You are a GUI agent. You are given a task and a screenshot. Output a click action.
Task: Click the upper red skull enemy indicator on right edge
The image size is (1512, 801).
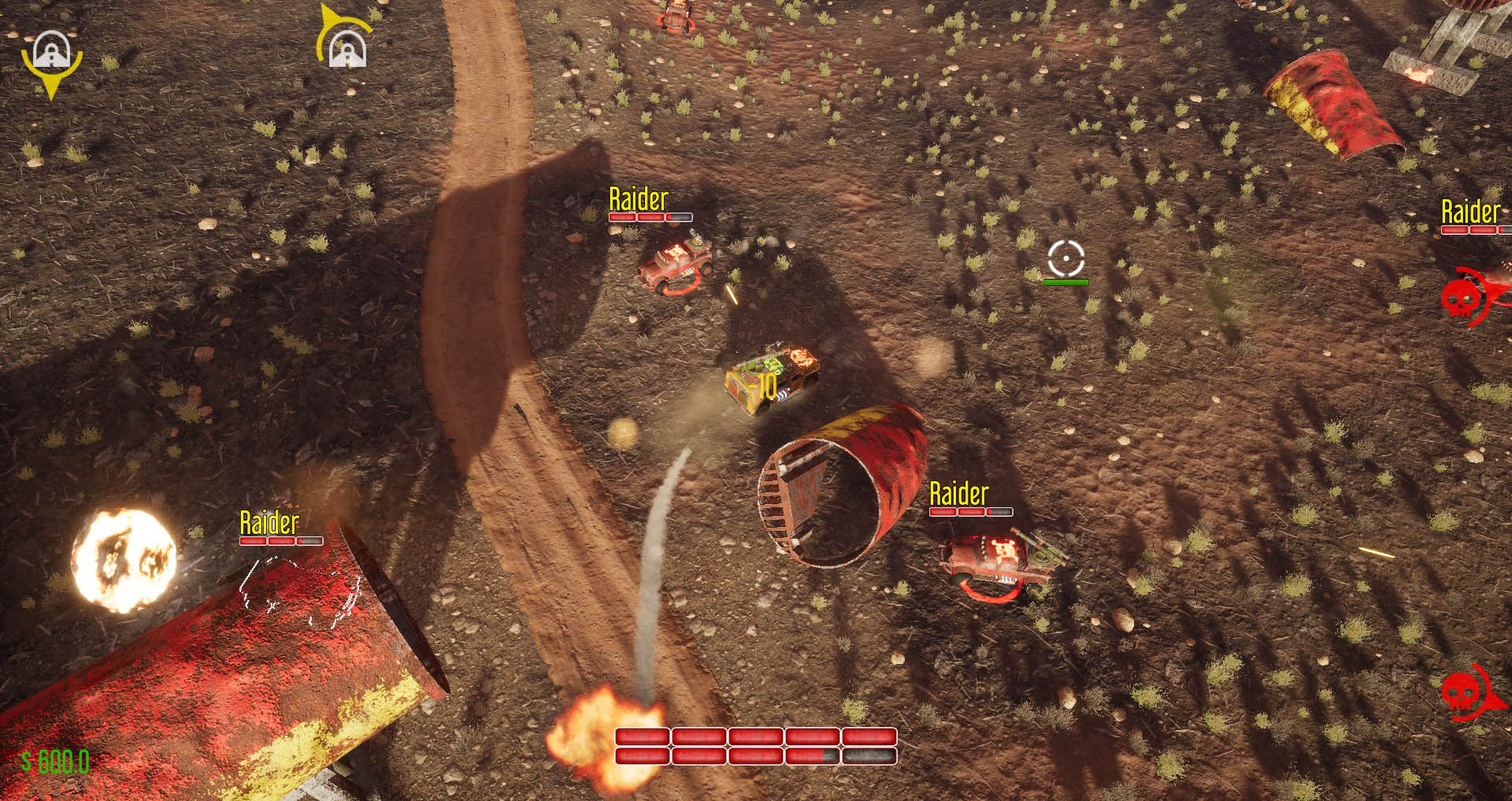pos(1462,299)
